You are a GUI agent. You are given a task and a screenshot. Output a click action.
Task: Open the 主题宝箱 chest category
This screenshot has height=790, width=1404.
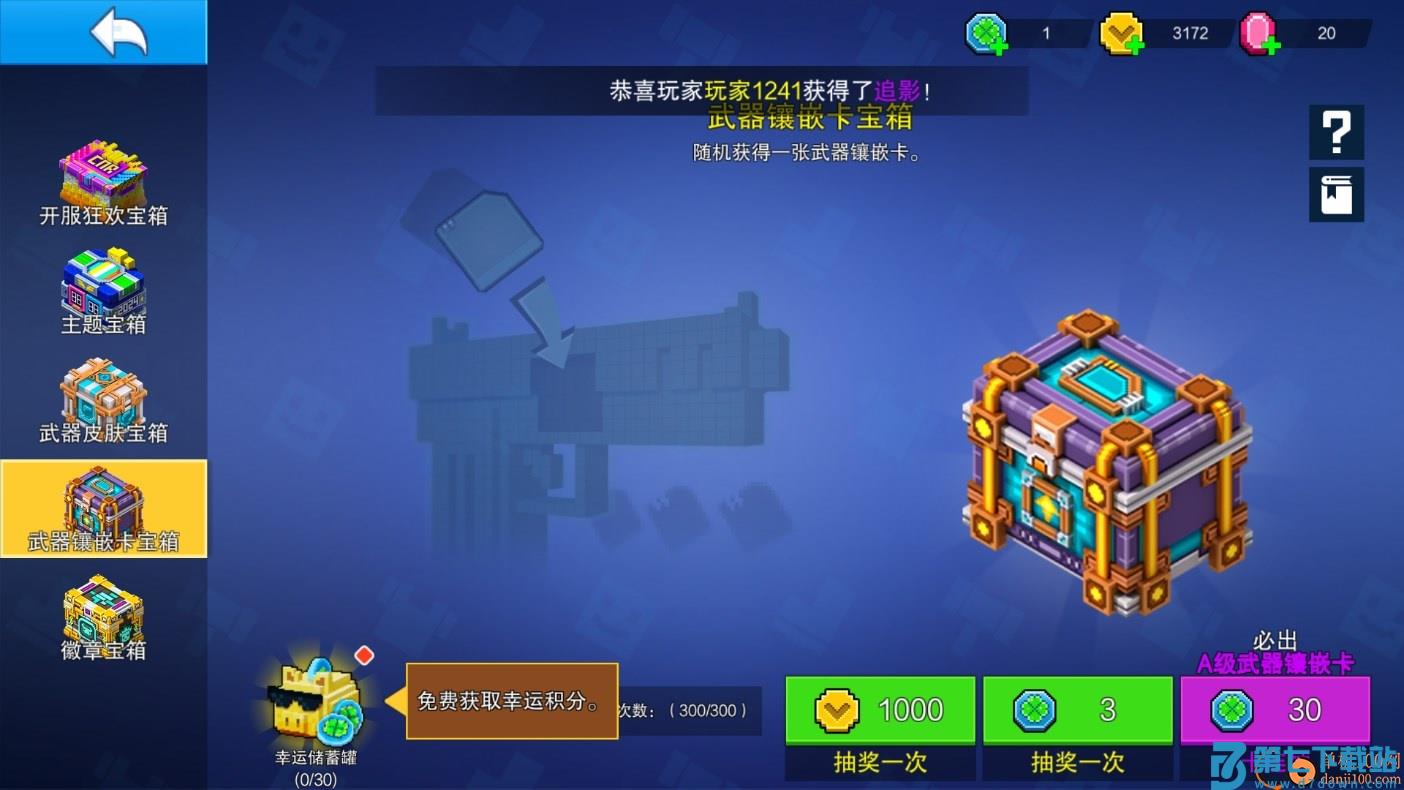(103, 292)
